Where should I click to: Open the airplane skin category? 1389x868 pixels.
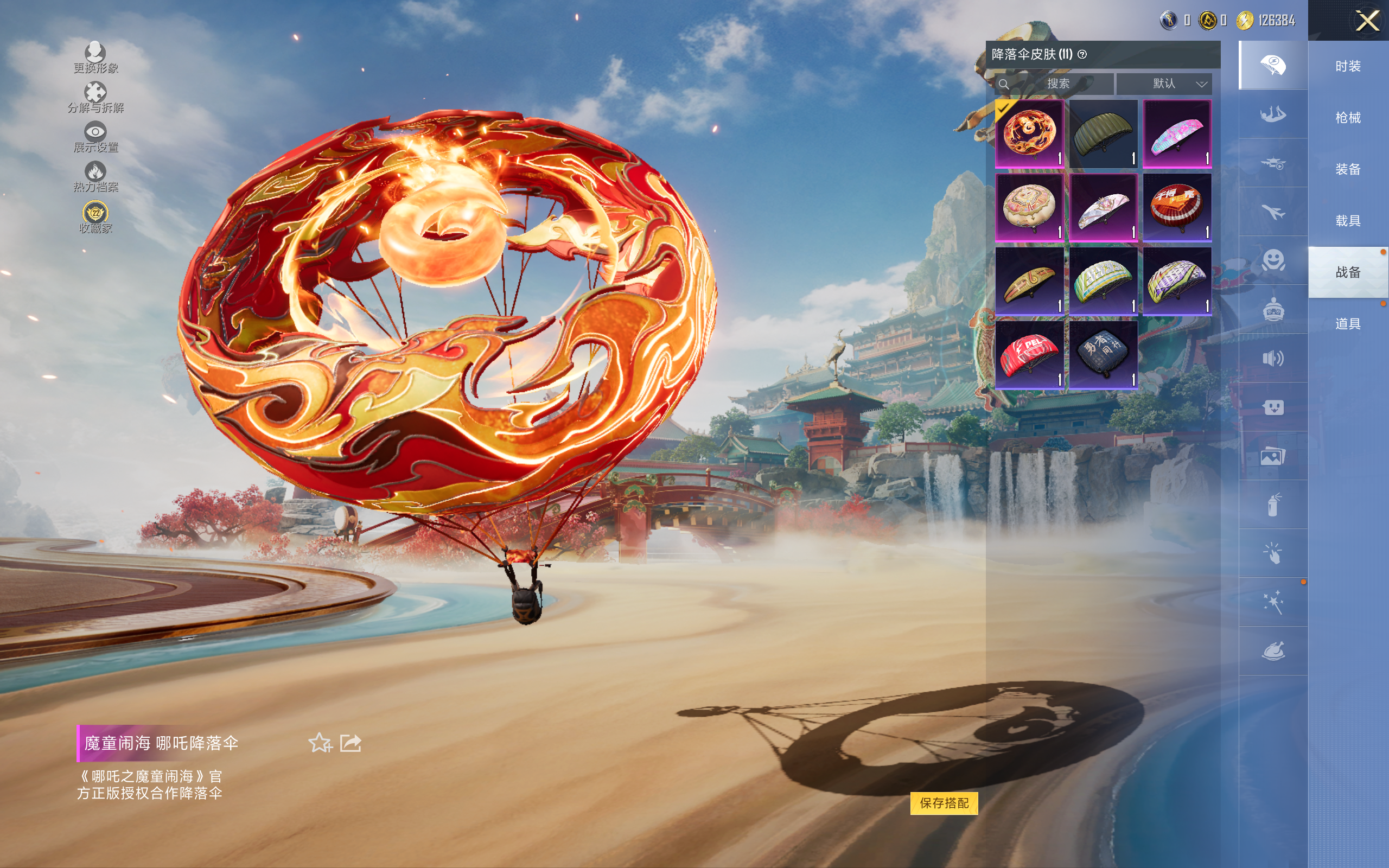click(x=1273, y=212)
